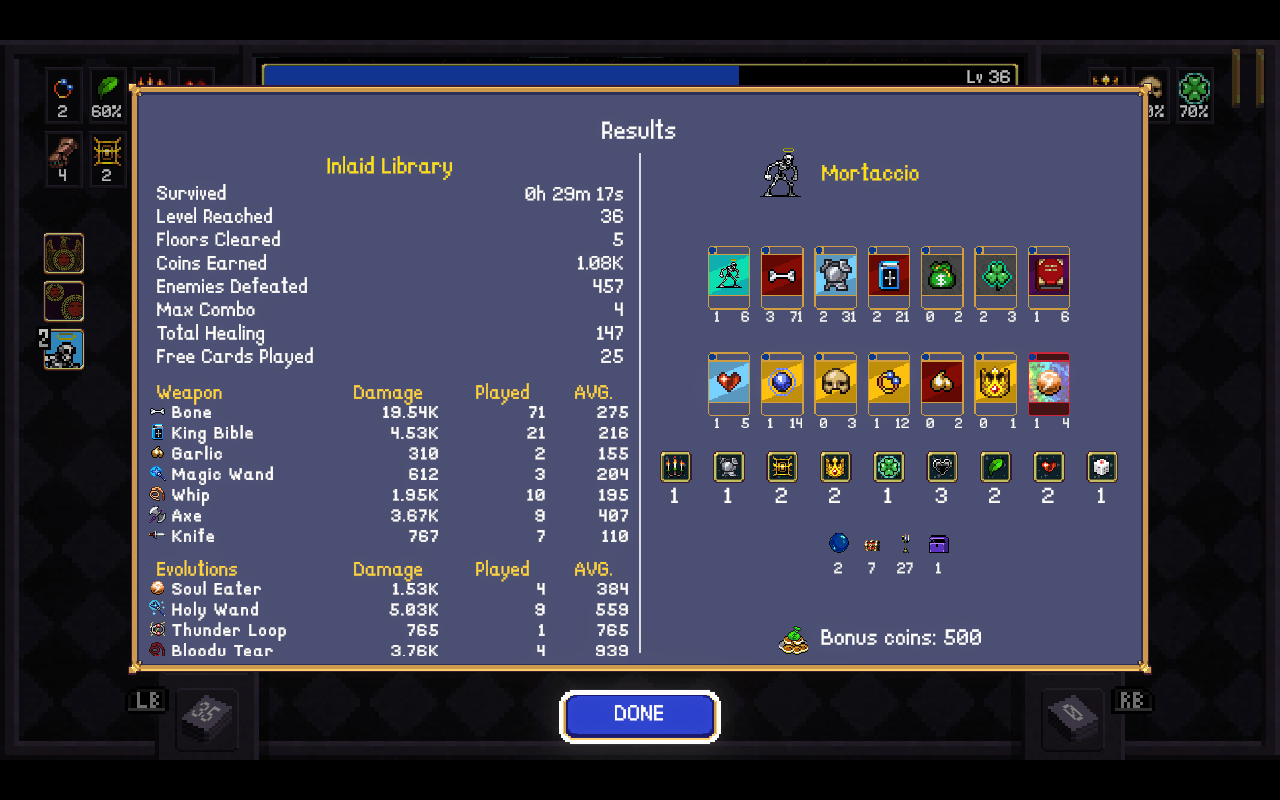Choose the red heart card
The image size is (1280, 800).
coord(729,381)
